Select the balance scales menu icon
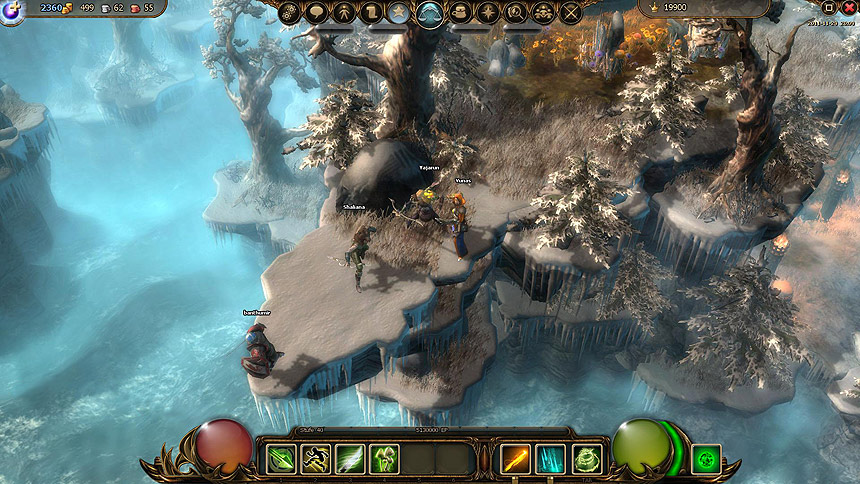The height and width of the screenshot is (484, 860). [431, 14]
